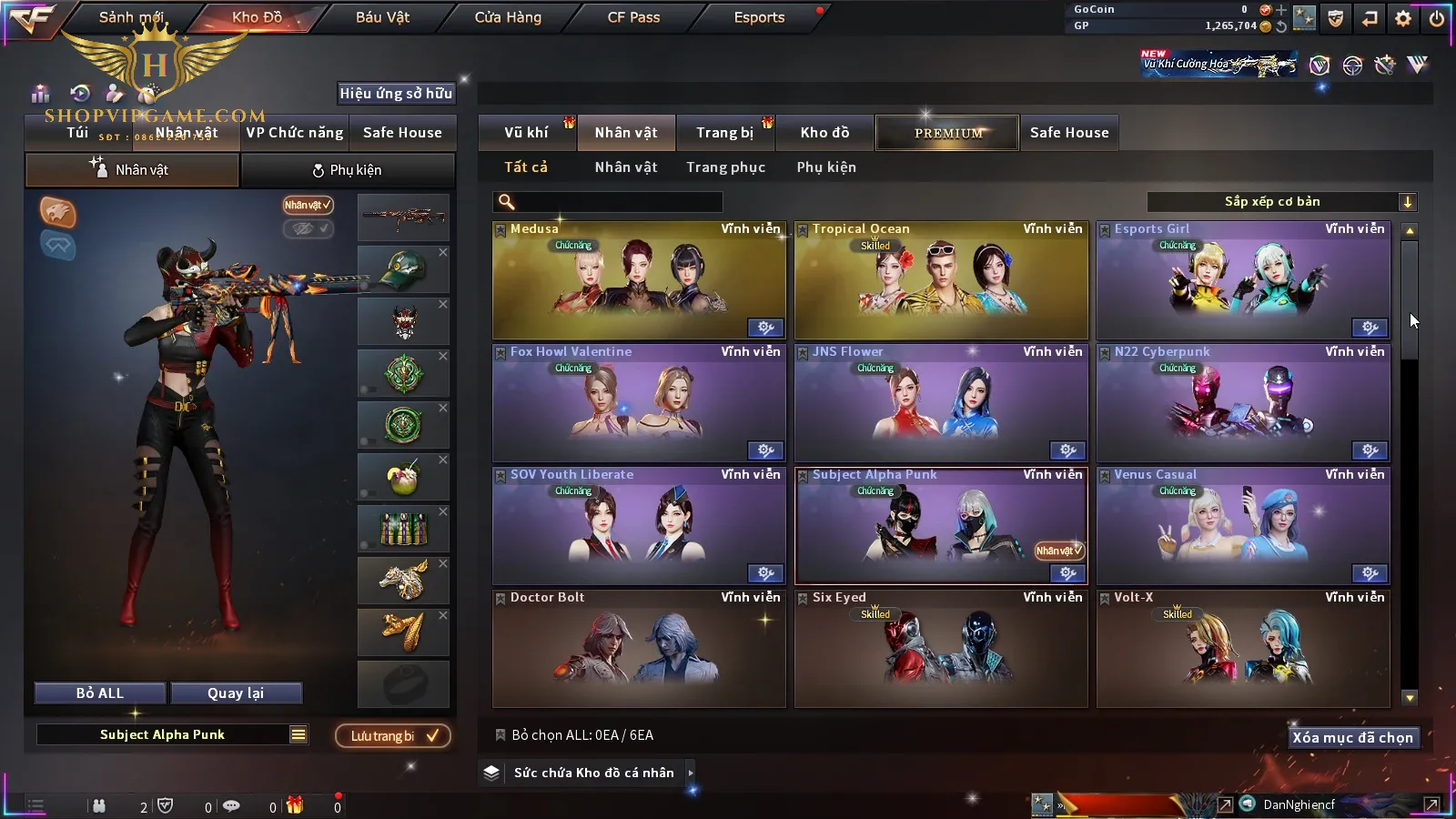Image resolution: width=1456 pixels, height=819 pixels.
Task: Click the power exit icon
Action: pos(1437,18)
